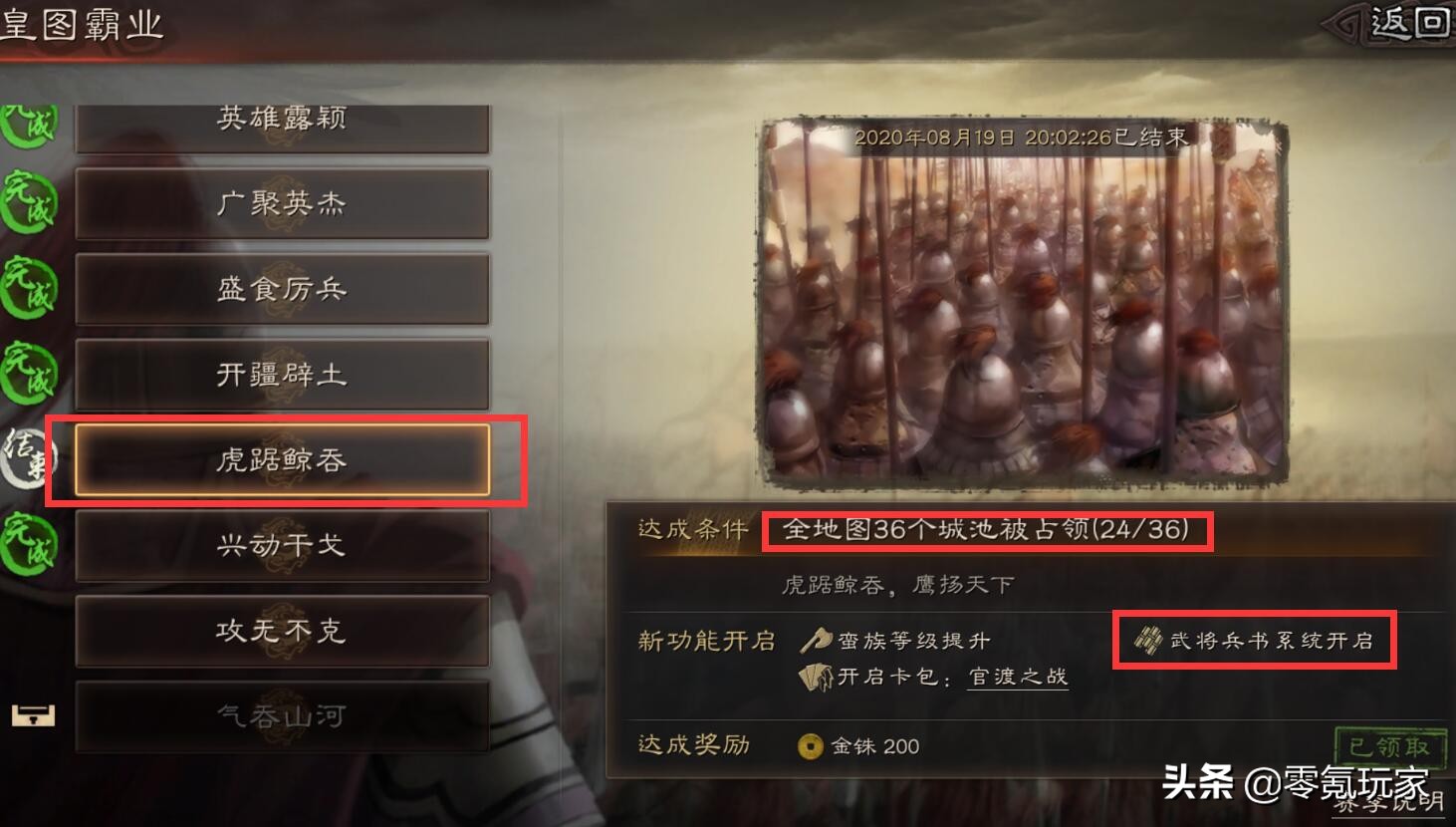Open the 盛食厉兵 milestone entry
Viewport: 1456px width, 827px height.
282,289
